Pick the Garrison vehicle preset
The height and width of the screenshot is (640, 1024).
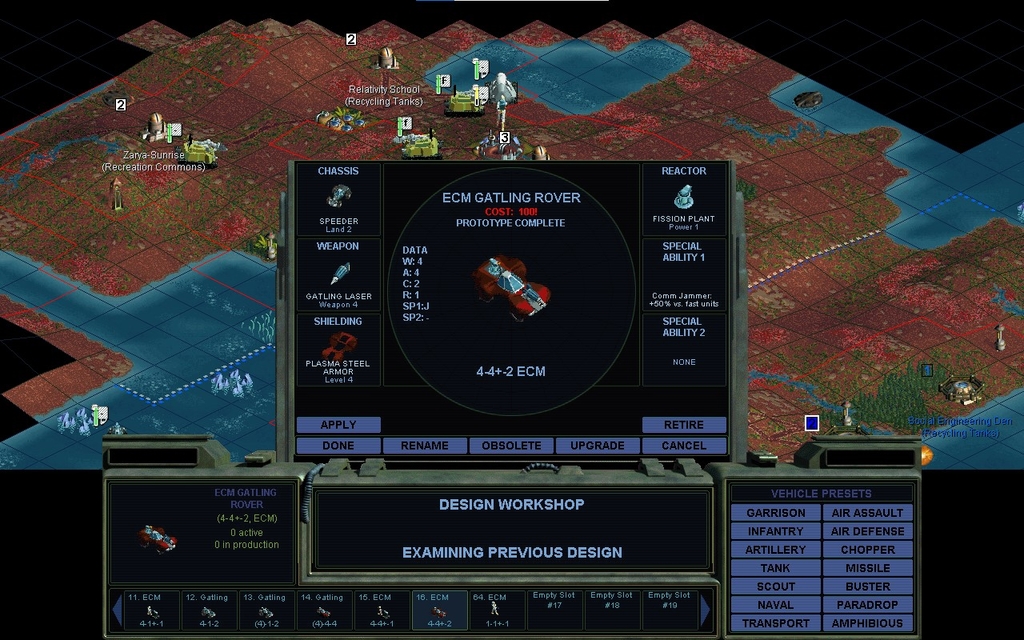click(775, 513)
